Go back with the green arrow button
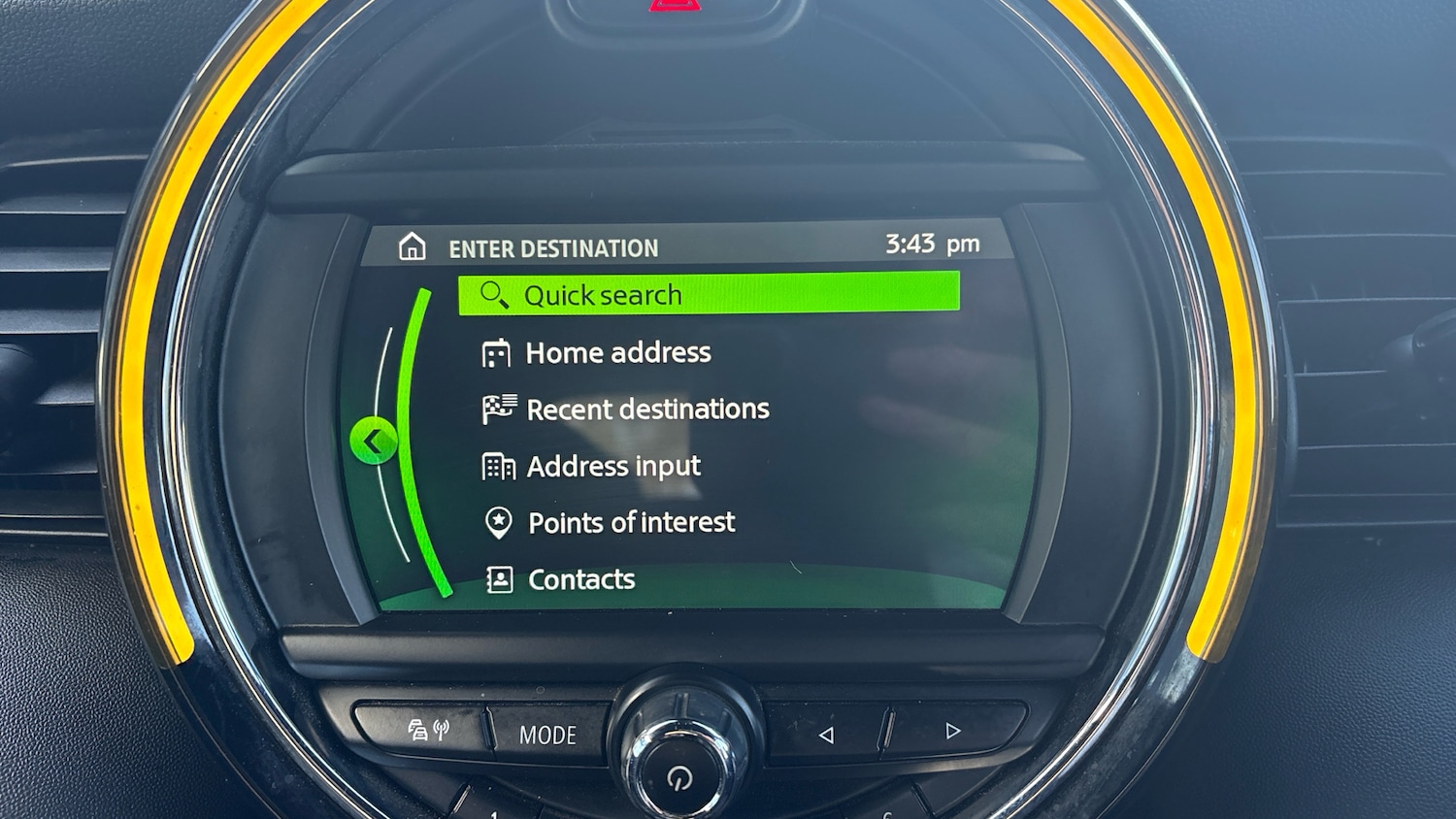The image size is (1456, 819). point(373,442)
